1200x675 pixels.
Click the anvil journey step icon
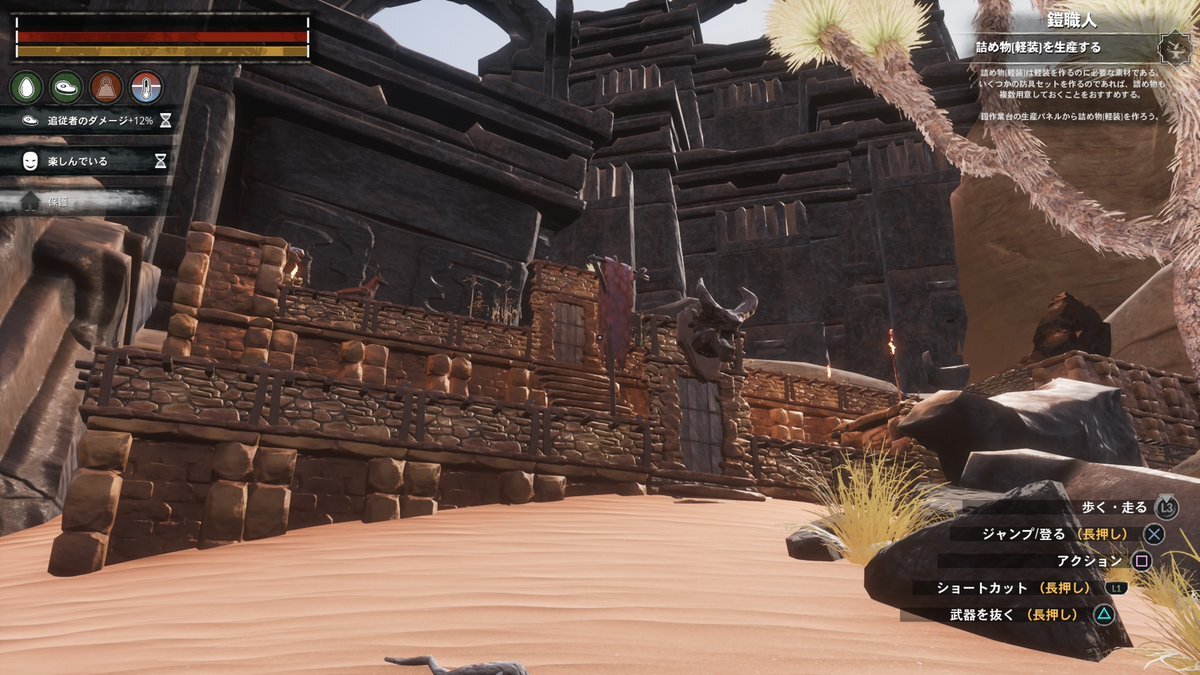click(1173, 47)
